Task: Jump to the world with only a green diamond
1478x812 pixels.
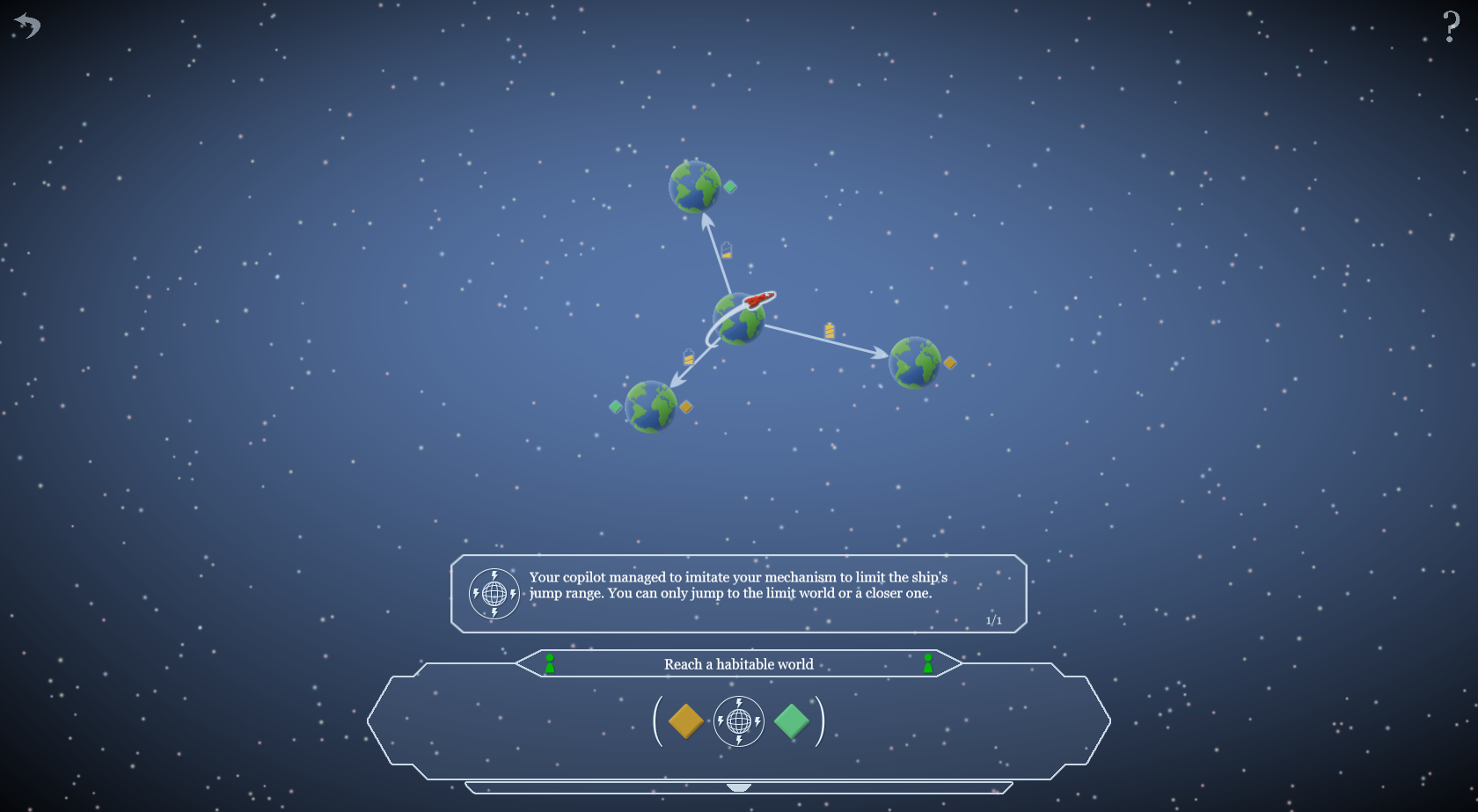Action: coord(695,187)
